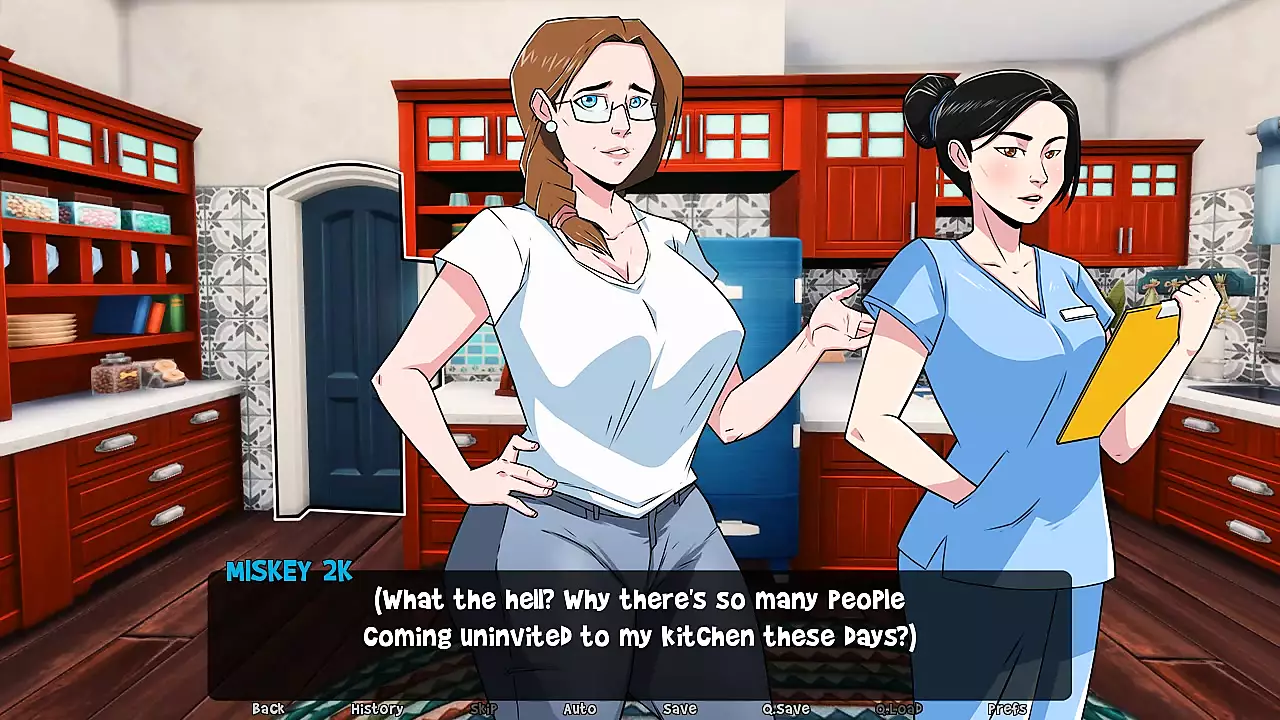
Task: Open the dialogue History log
Action: pyautogui.click(x=377, y=708)
